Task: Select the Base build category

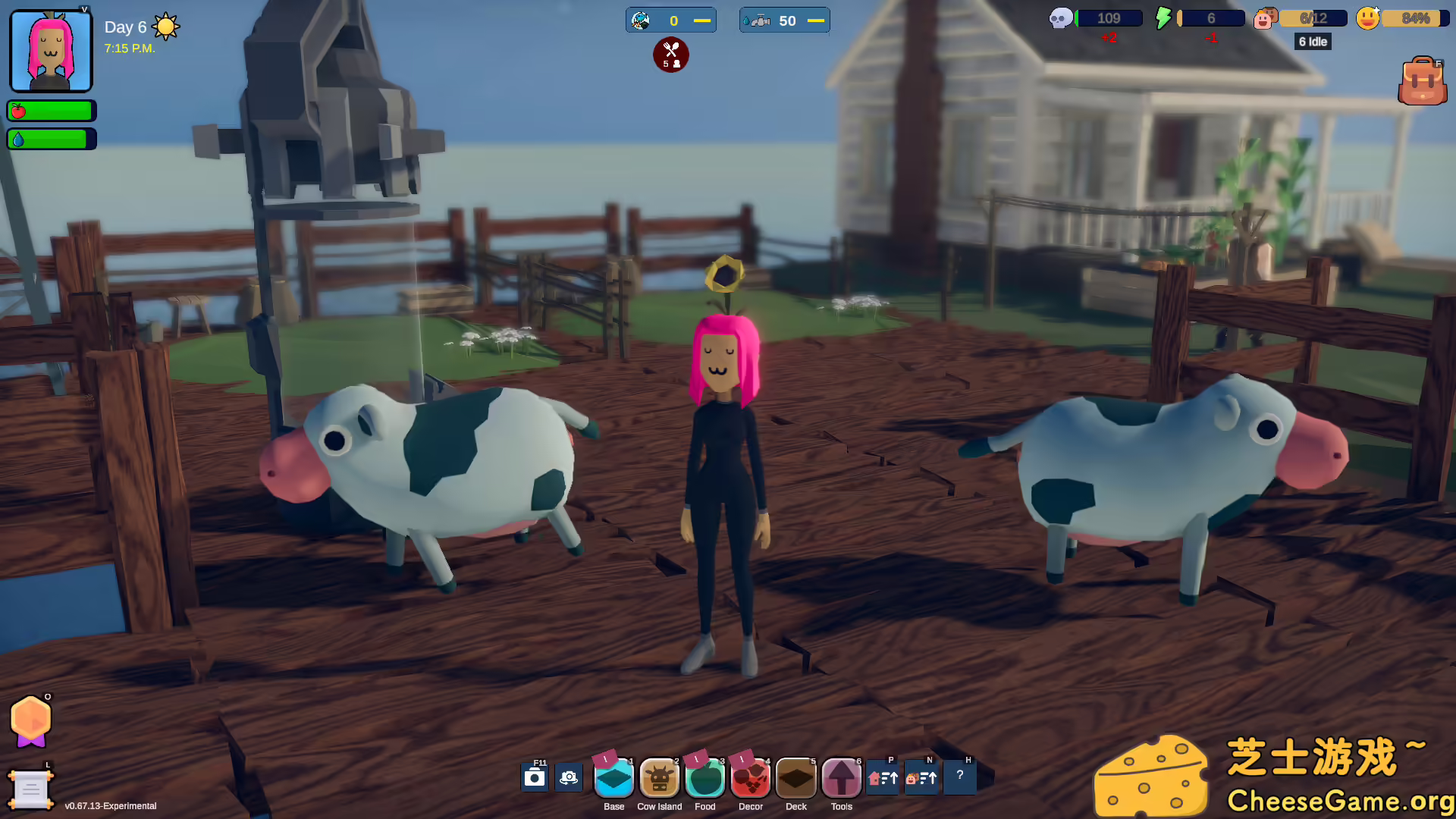Action: click(x=613, y=778)
